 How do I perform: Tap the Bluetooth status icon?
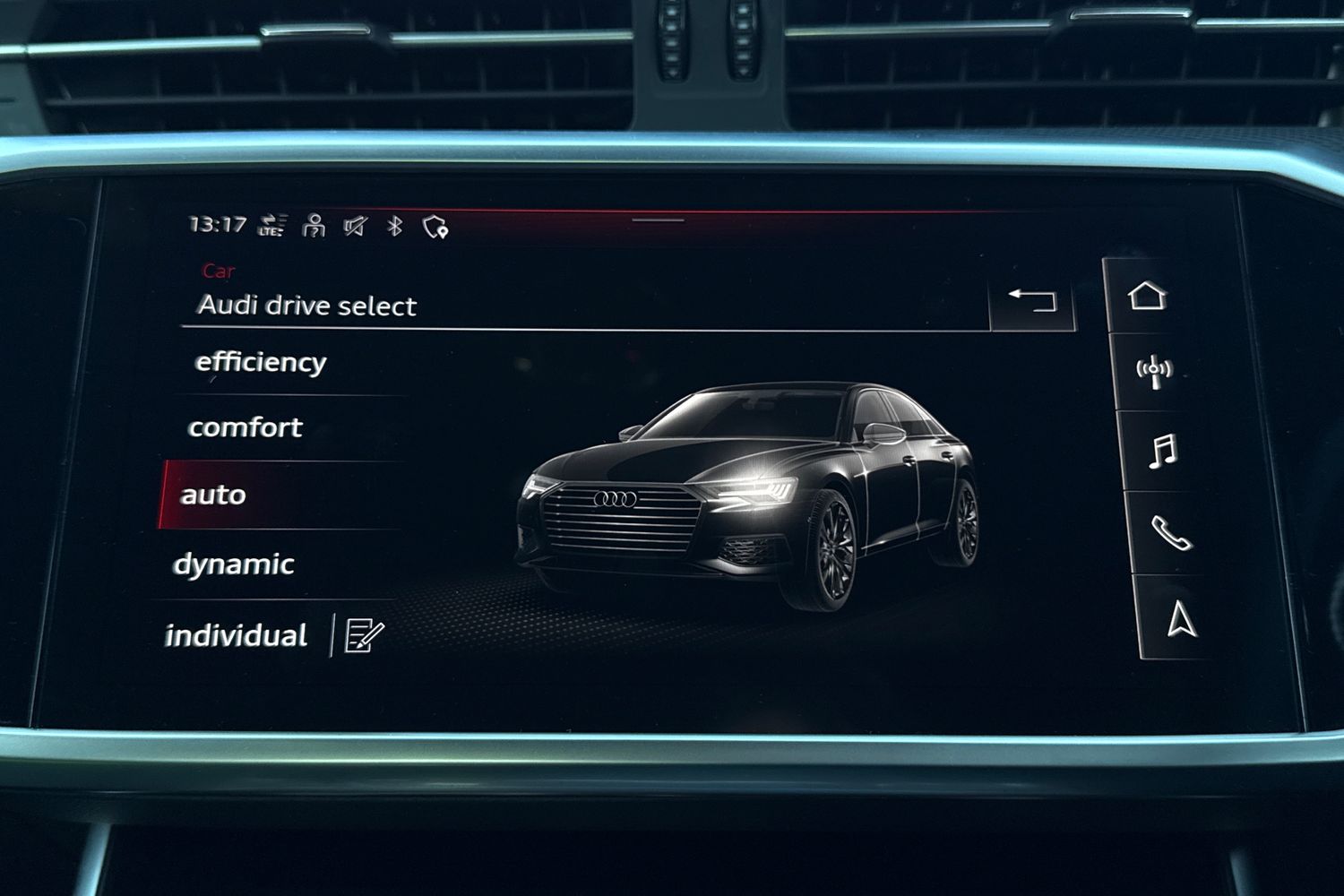(x=394, y=226)
